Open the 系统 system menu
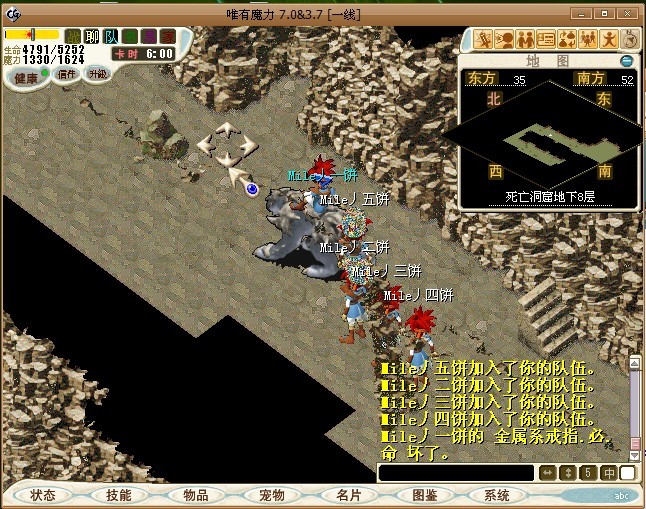Viewport: 646px width, 509px height. pyautogui.click(x=497, y=495)
